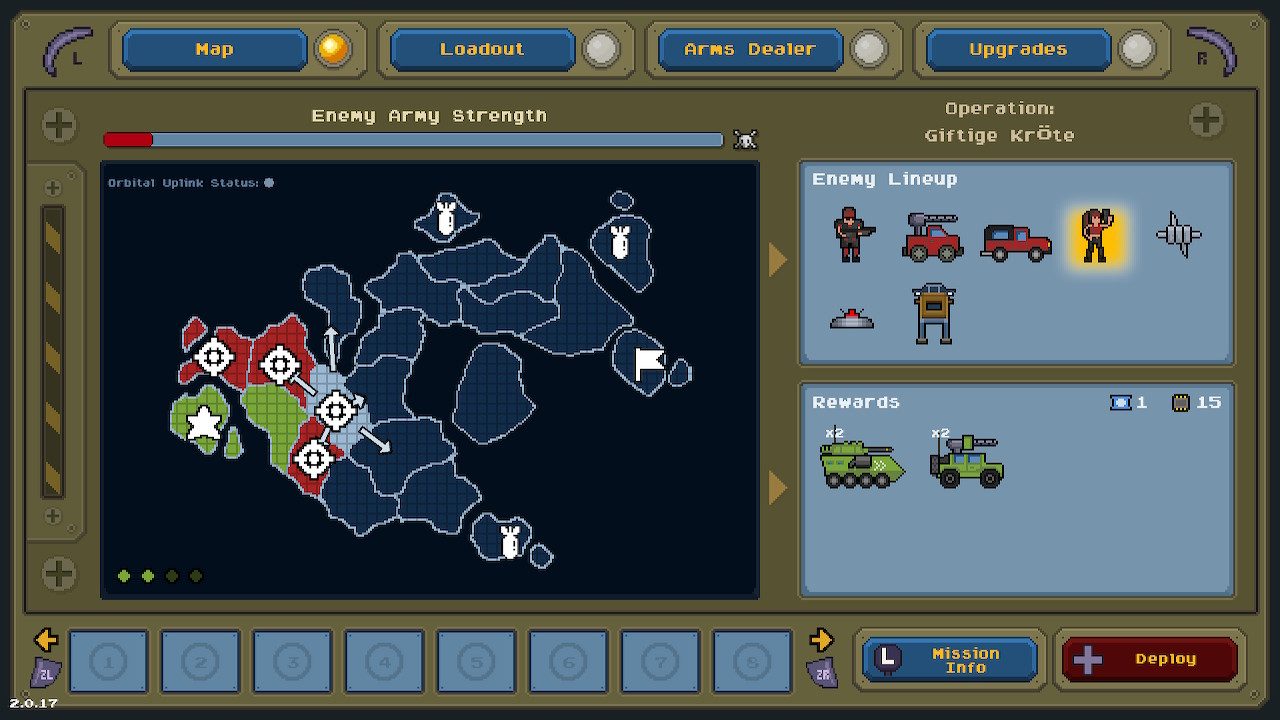Toggle the lit orb next to the Map tab
The image size is (1280, 720).
point(333,49)
